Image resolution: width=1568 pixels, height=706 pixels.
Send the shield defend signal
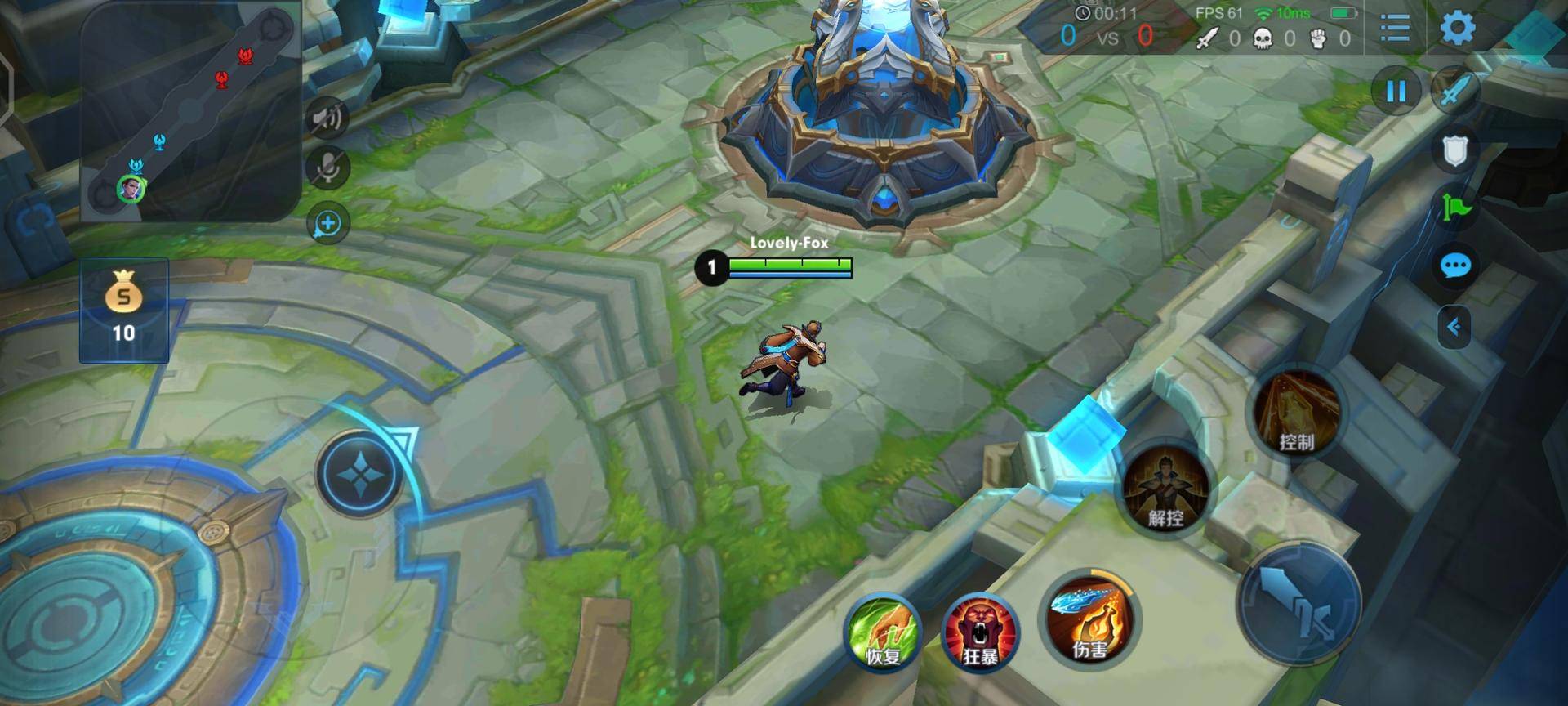coord(1455,151)
